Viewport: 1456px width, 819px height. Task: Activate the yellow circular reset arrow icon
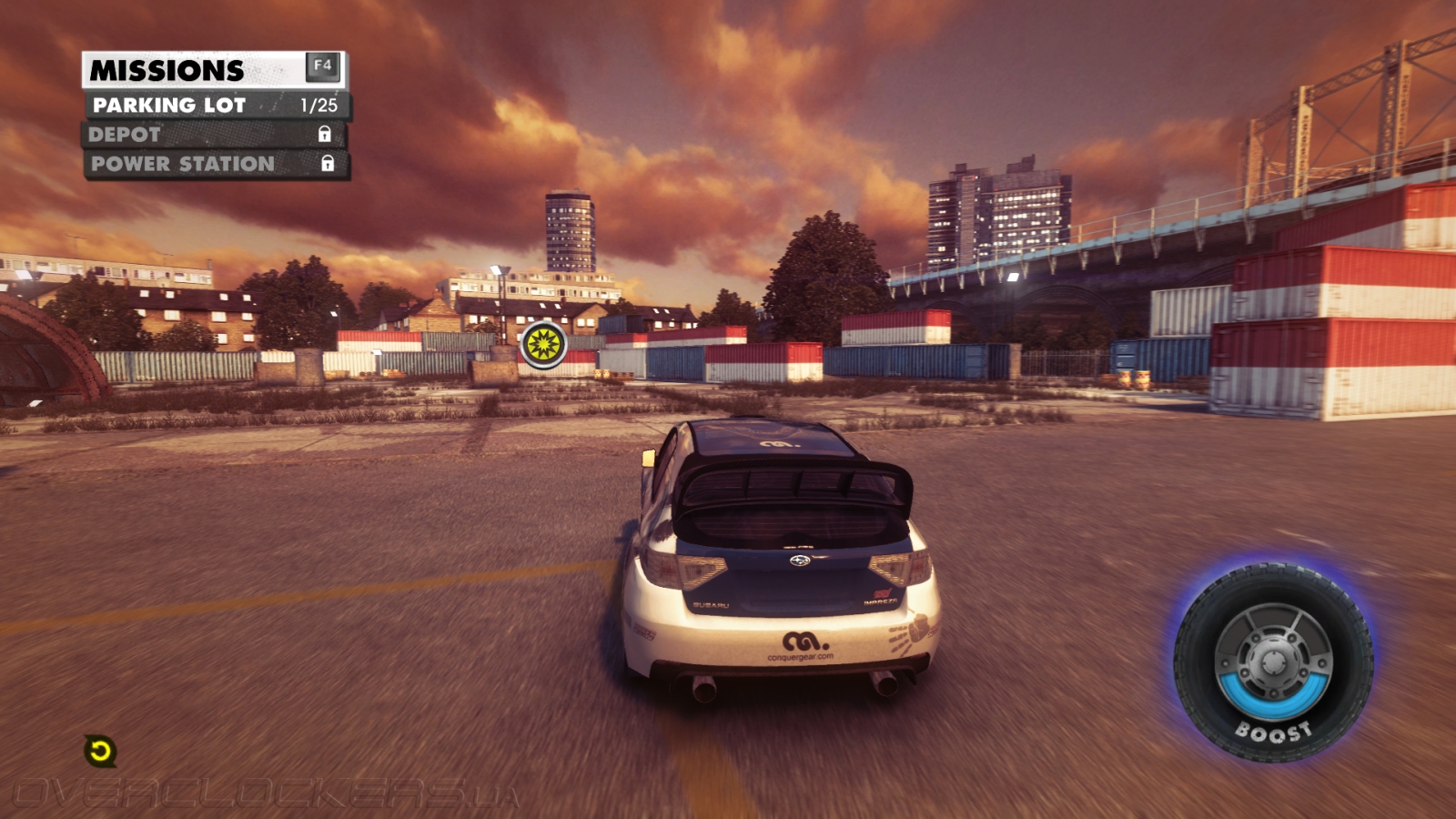point(100,751)
